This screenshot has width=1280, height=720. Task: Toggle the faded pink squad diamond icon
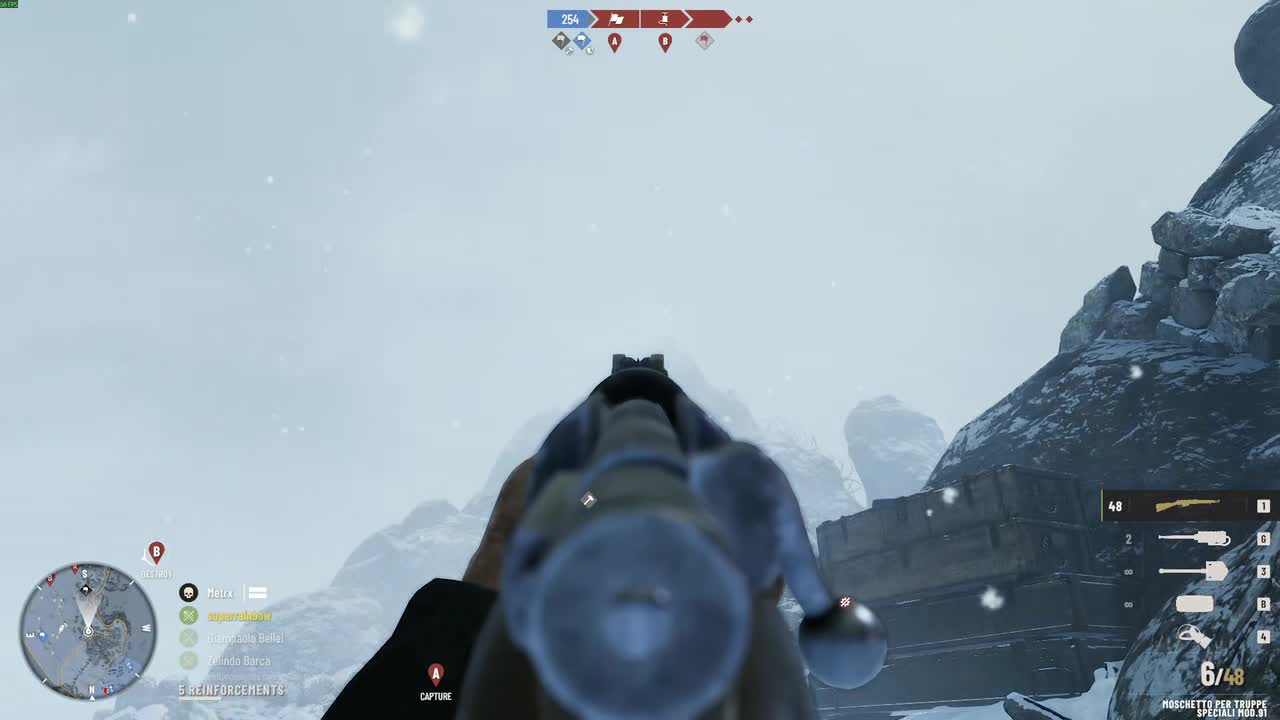[704, 42]
